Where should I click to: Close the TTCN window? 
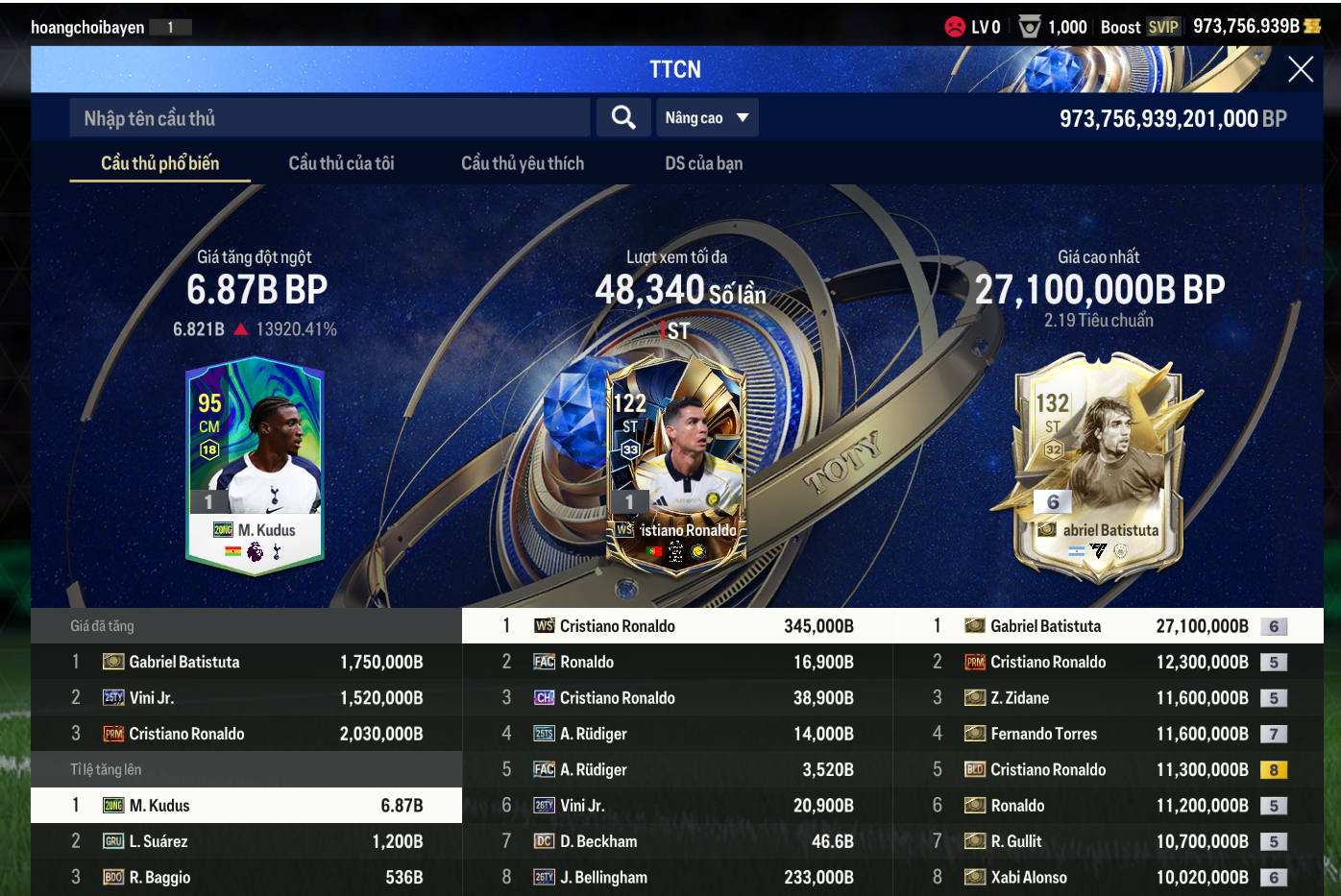(x=1300, y=69)
